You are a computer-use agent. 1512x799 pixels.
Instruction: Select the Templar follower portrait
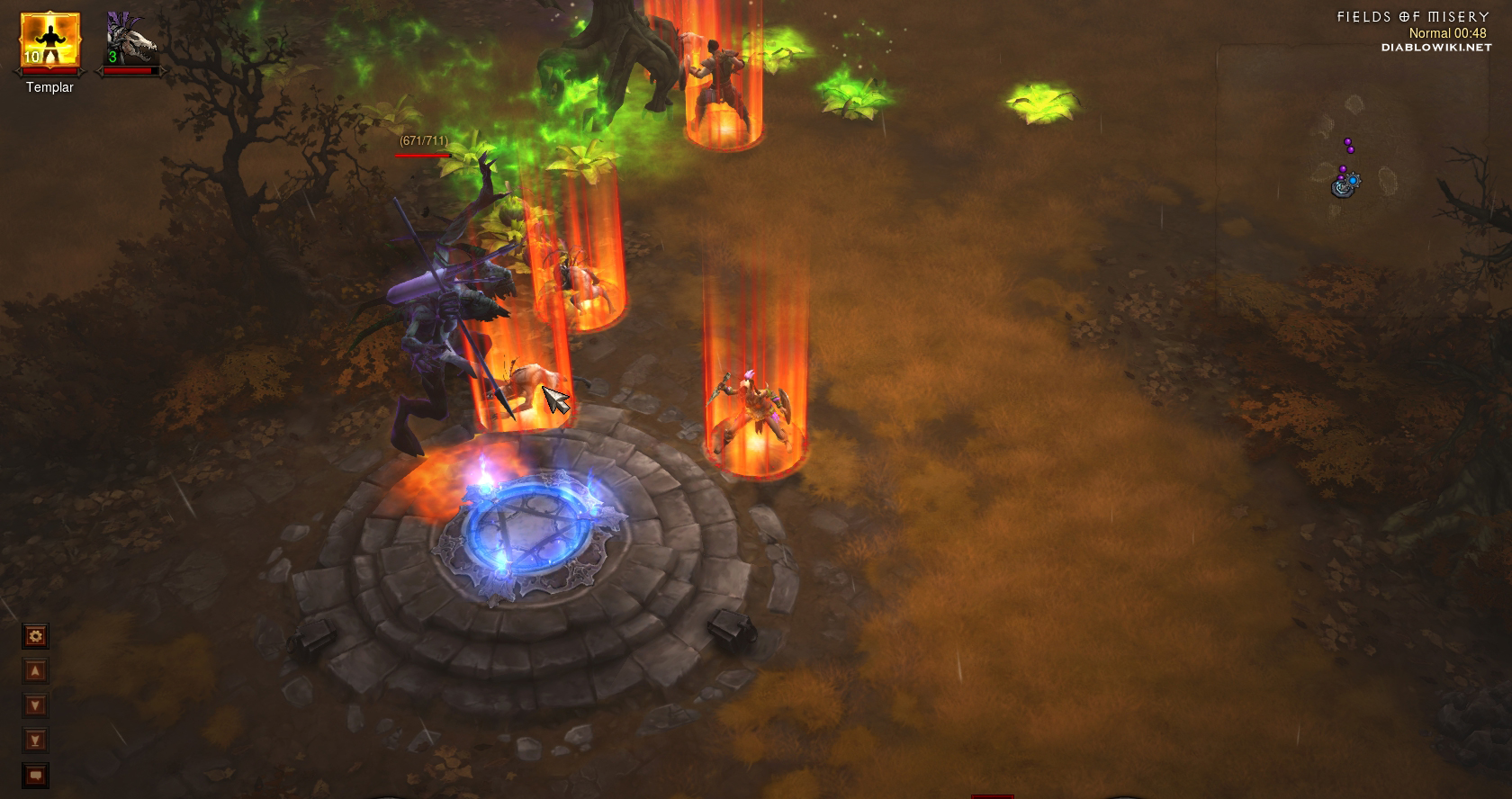(50, 42)
